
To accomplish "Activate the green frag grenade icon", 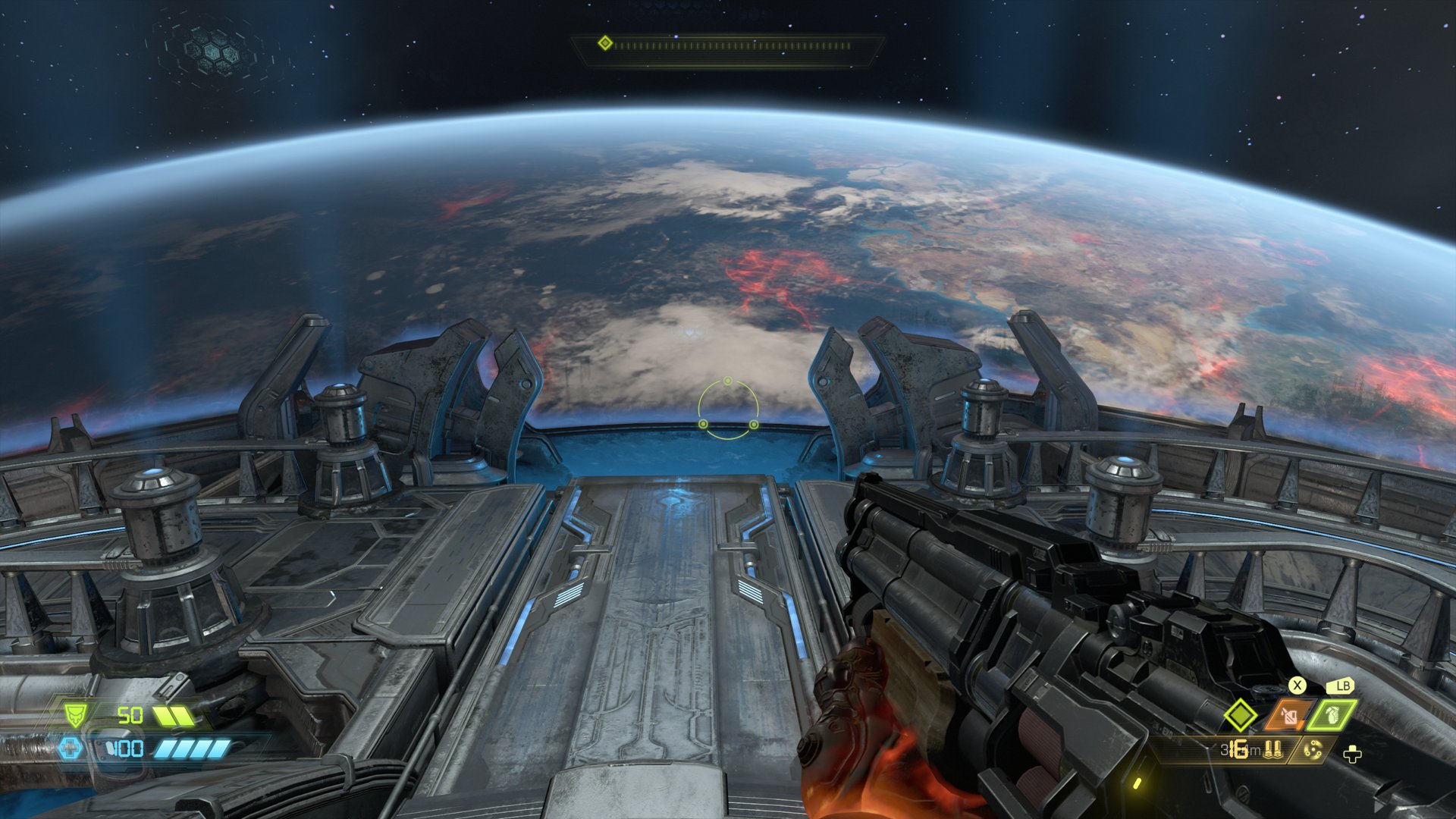I will tap(1332, 715).
